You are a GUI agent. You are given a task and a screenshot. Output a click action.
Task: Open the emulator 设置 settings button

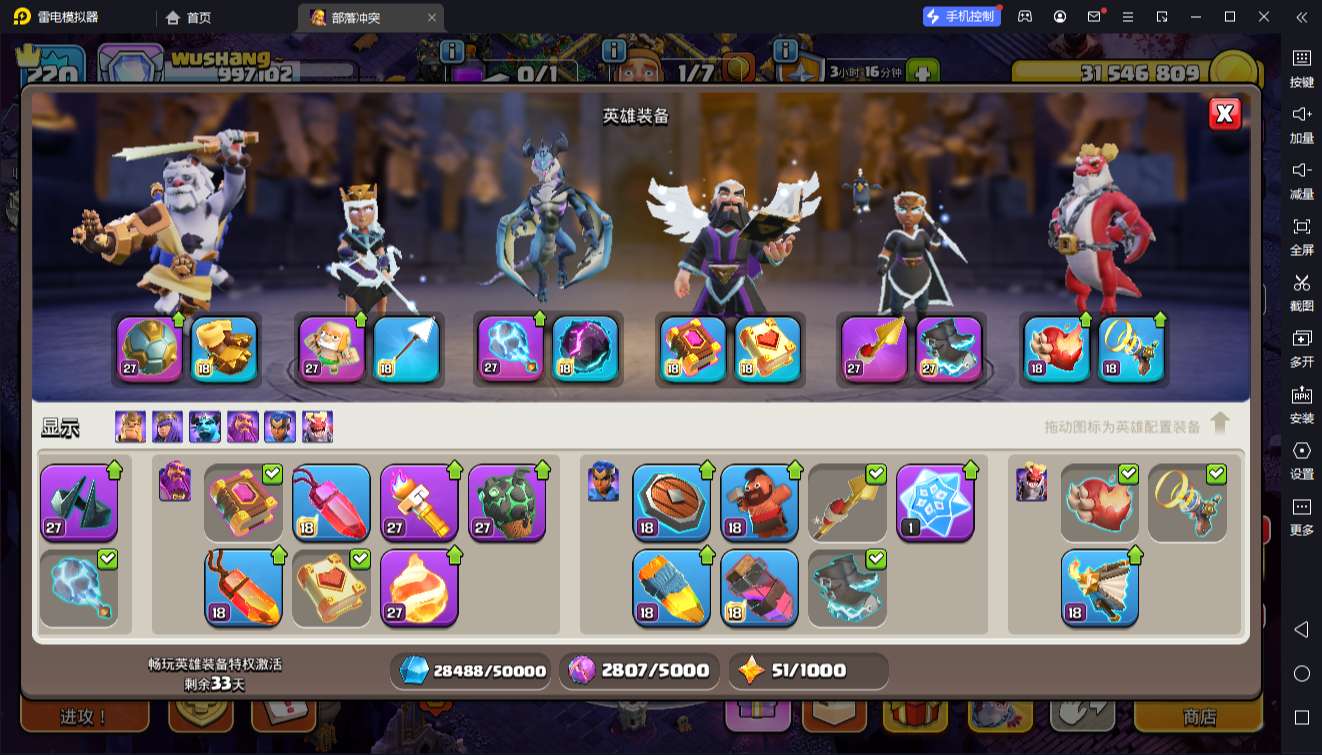(x=1301, y=458)
